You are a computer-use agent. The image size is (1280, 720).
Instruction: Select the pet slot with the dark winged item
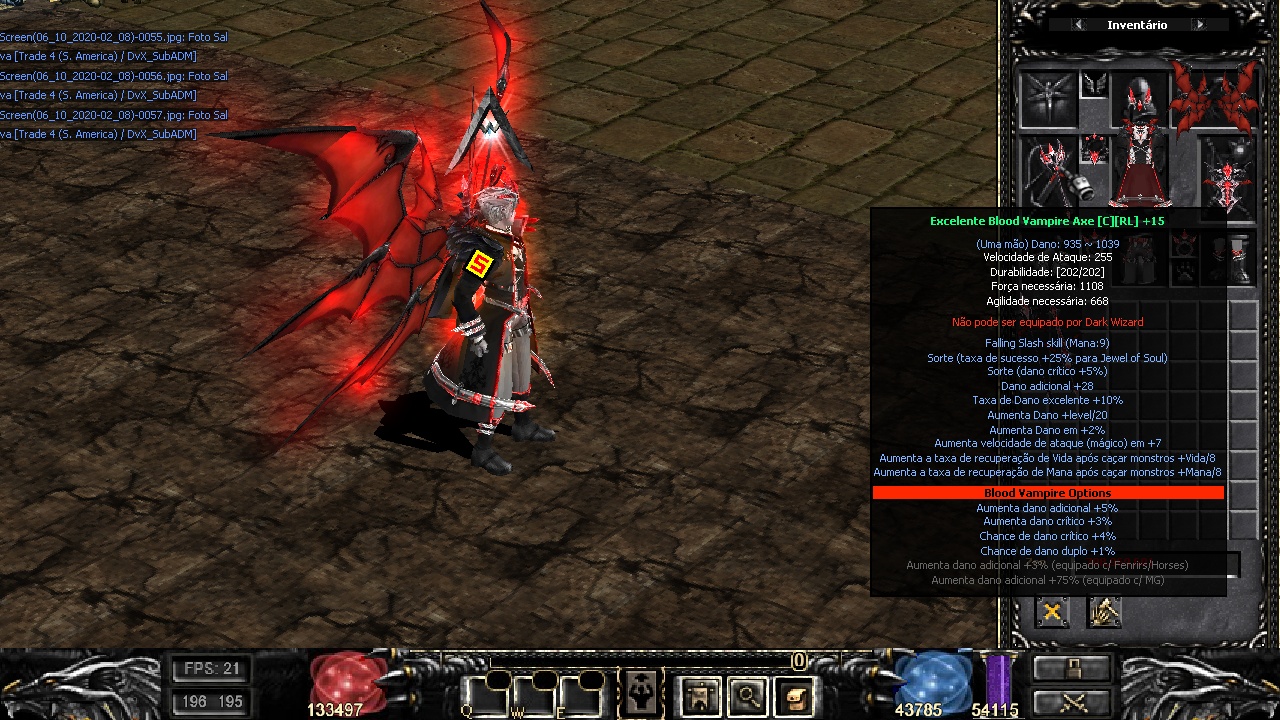[1047, 99]
